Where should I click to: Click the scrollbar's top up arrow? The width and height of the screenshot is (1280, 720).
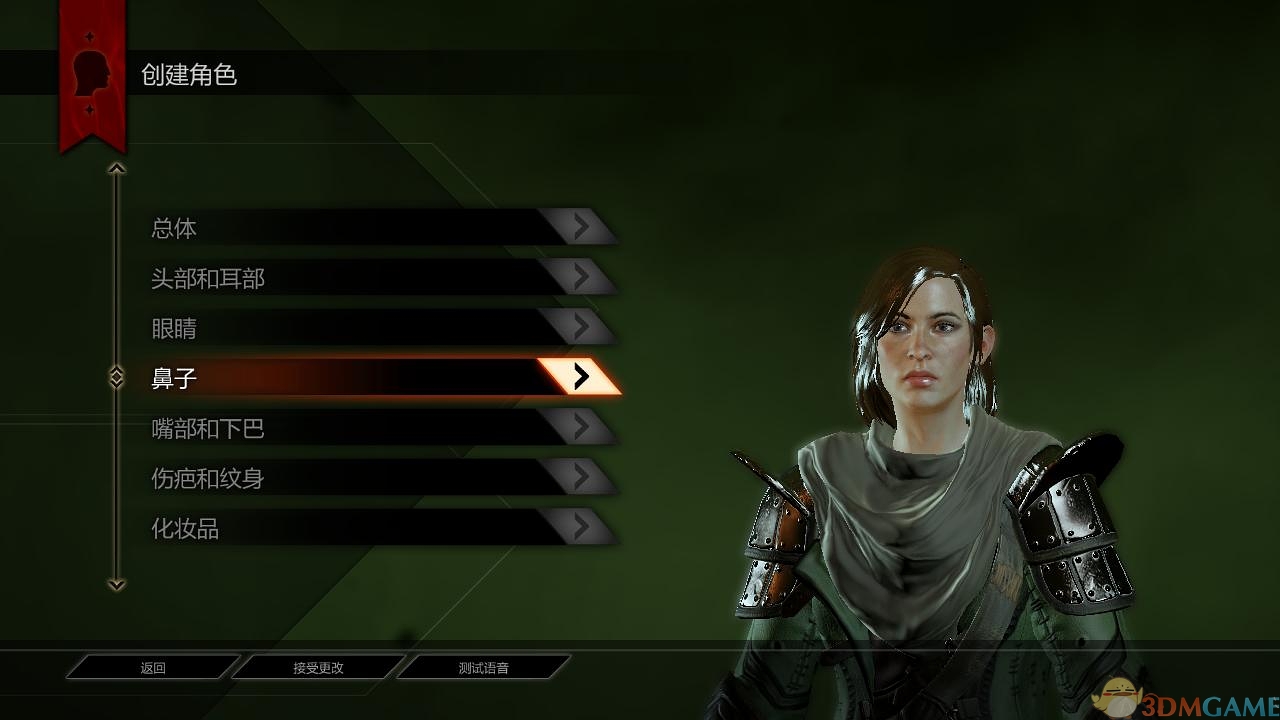117,169
